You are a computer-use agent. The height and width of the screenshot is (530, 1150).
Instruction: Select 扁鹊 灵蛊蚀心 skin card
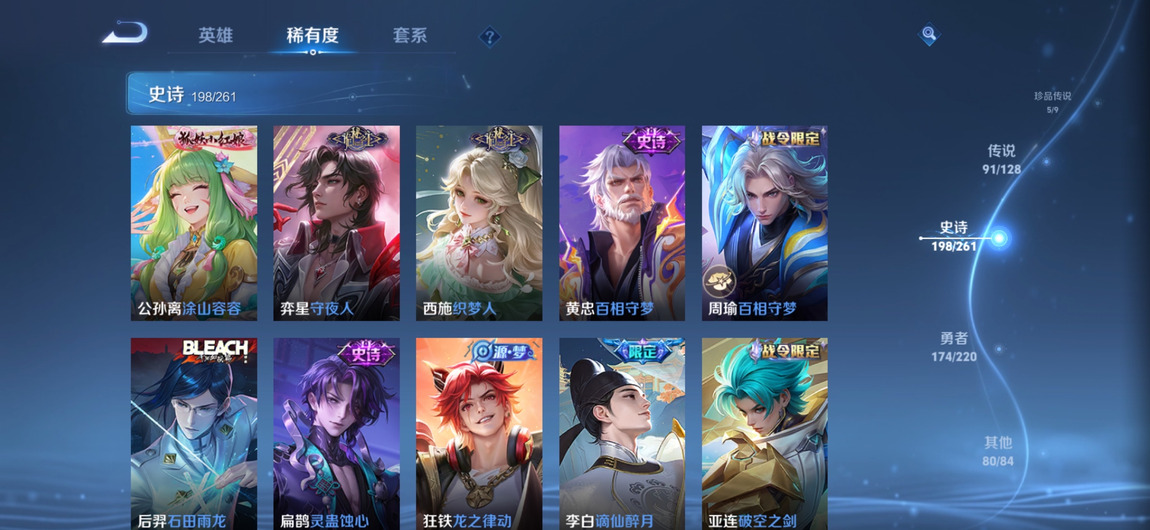tap(336, 433)
